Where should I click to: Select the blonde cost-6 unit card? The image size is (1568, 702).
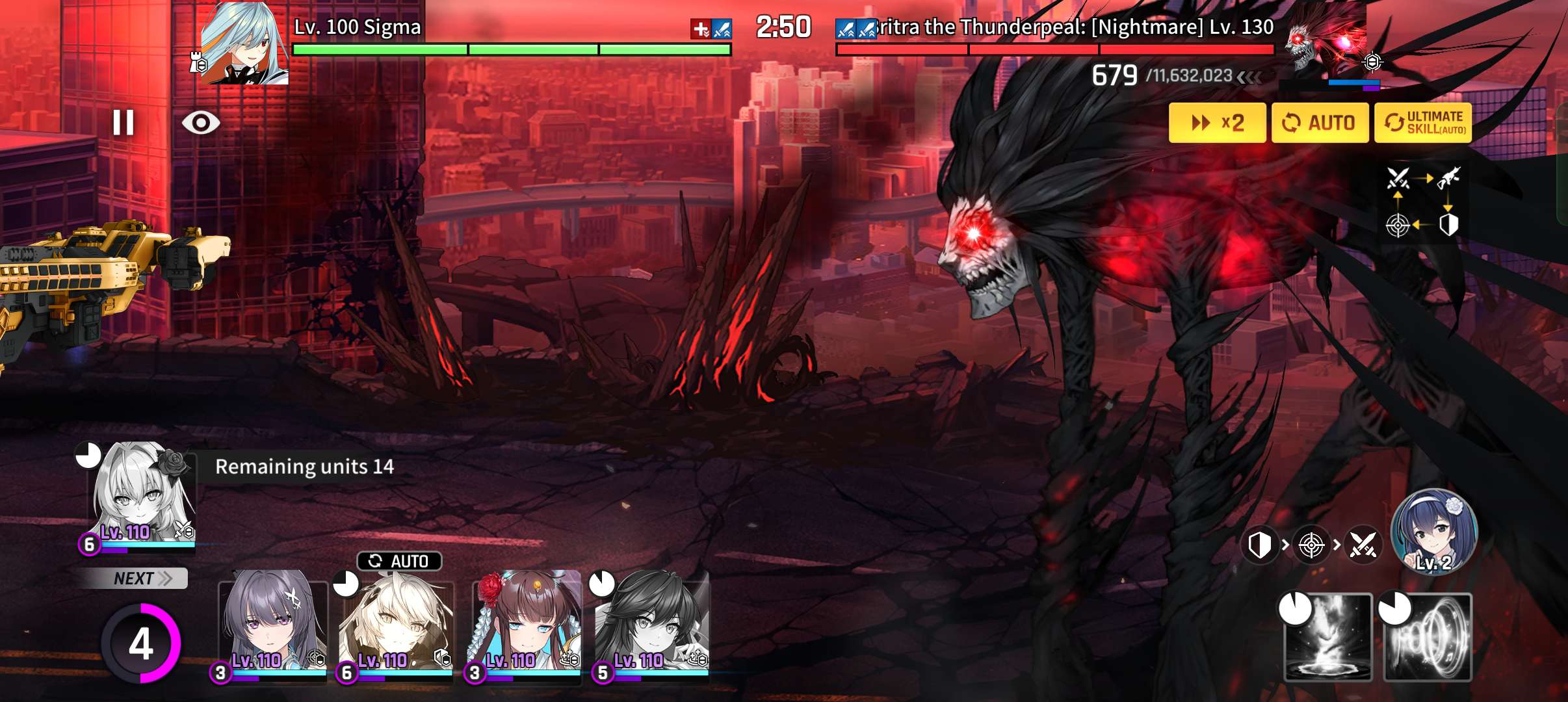pos(398,624)
